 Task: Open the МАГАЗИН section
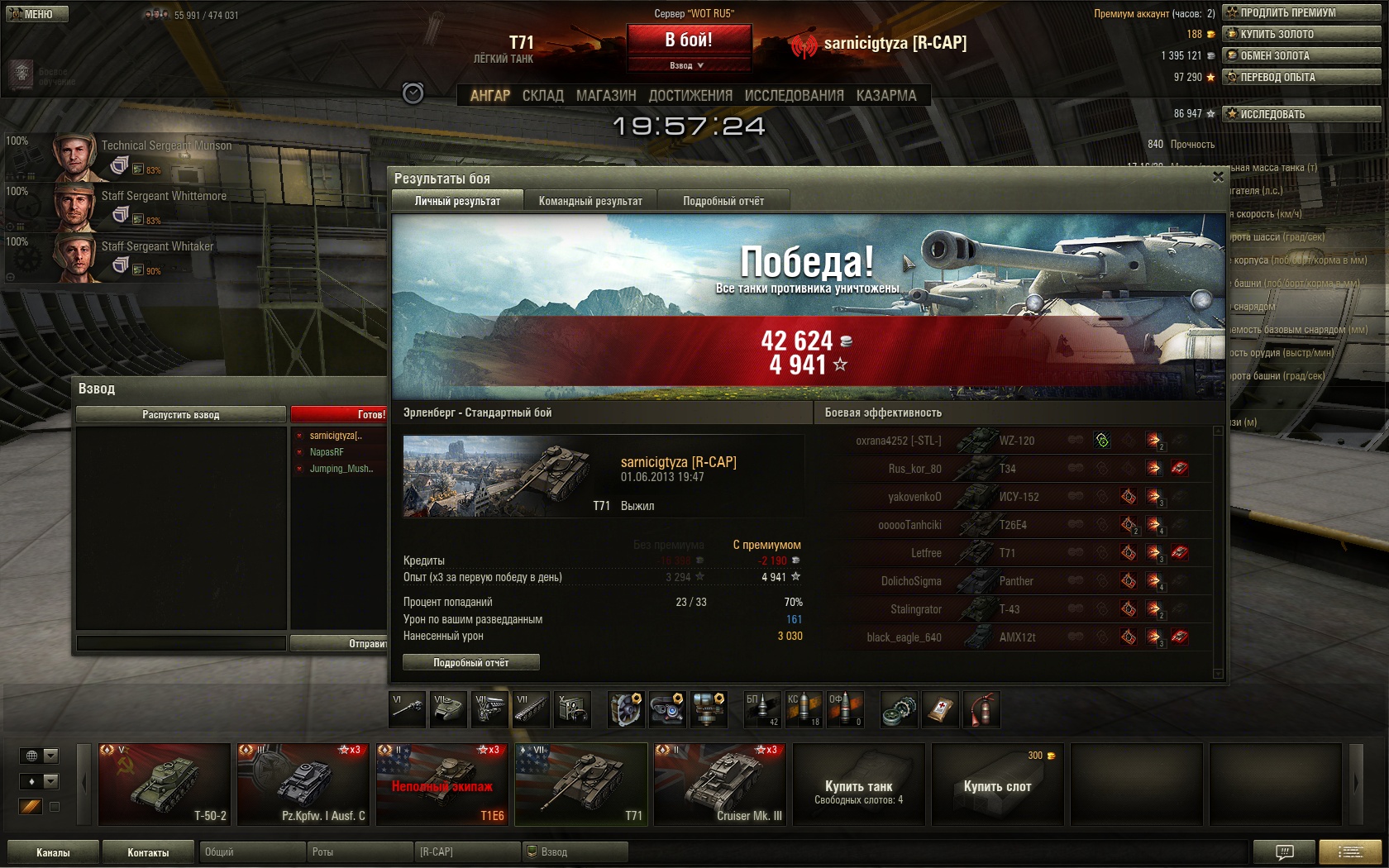coord(606,96)
